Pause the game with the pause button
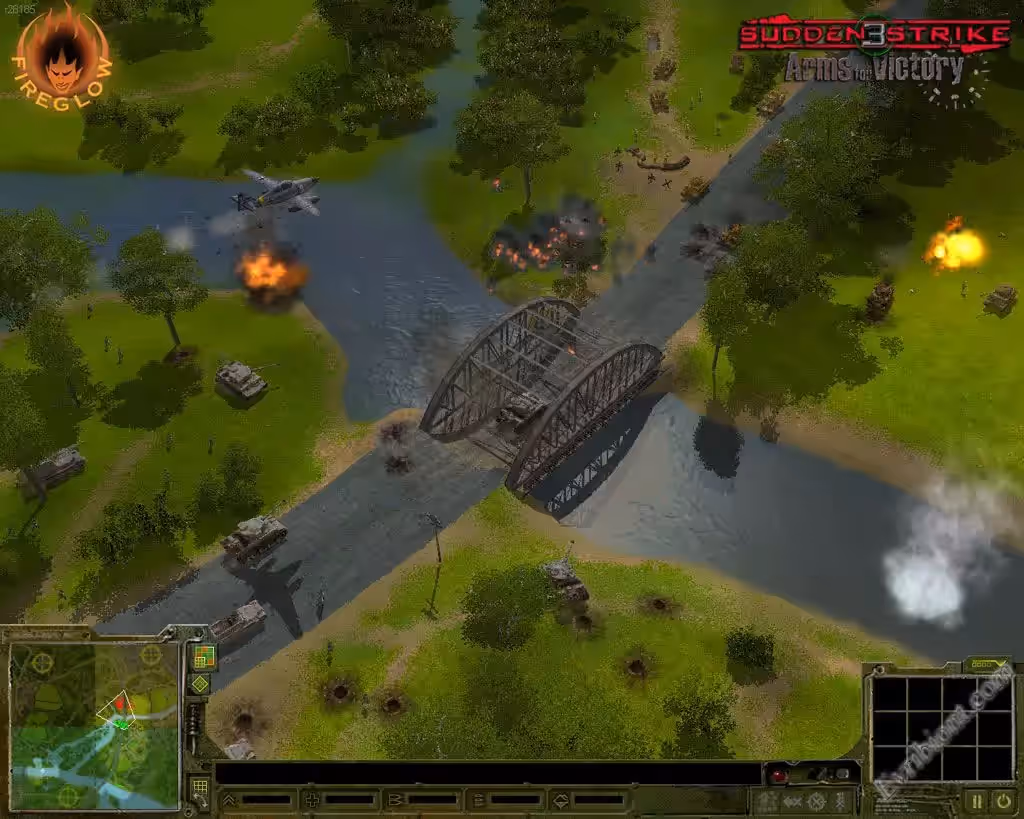This screenshot has height=819, width=1024. click(976, 800)
